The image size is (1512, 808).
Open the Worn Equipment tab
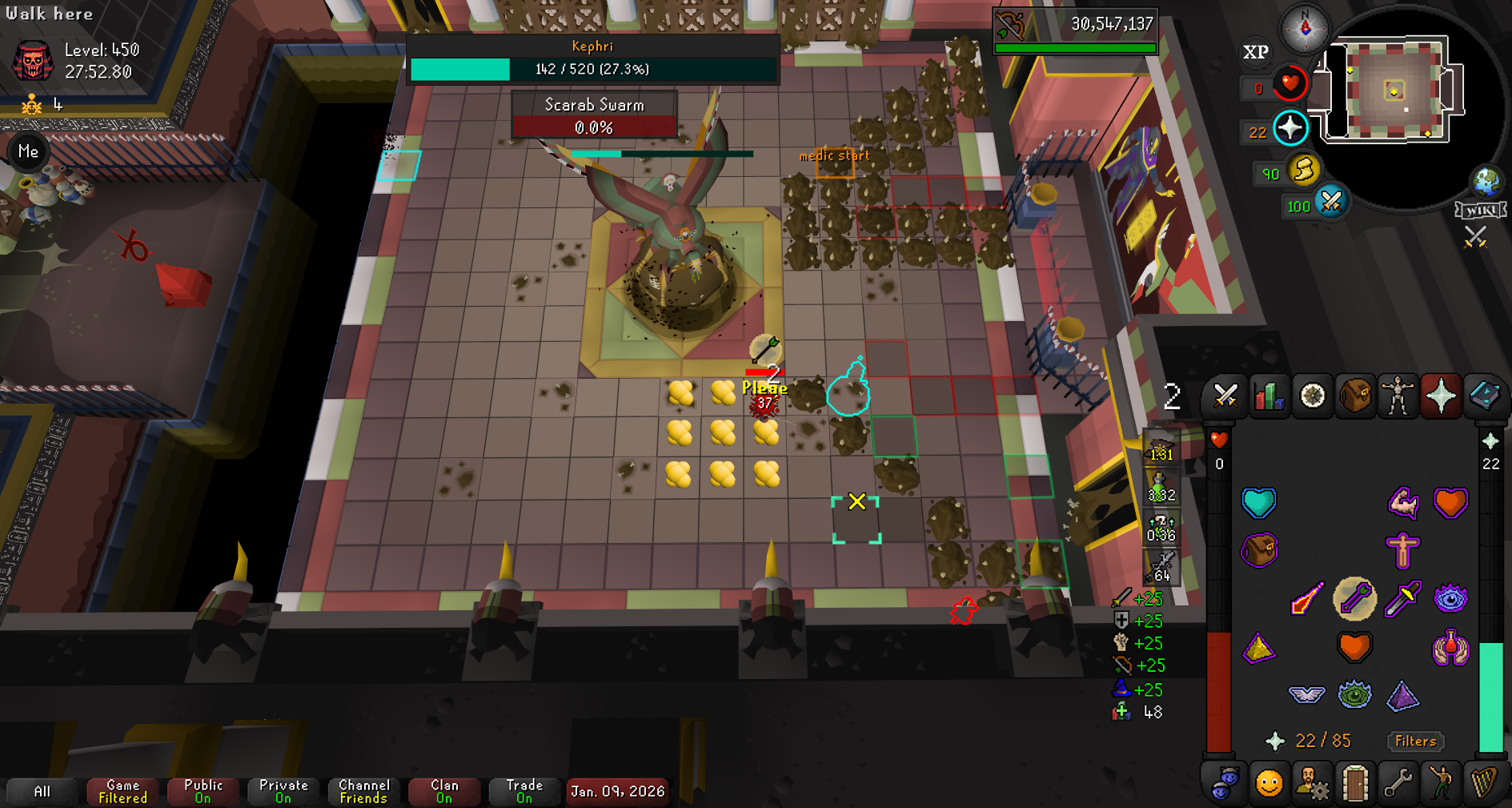point(1398,396)
